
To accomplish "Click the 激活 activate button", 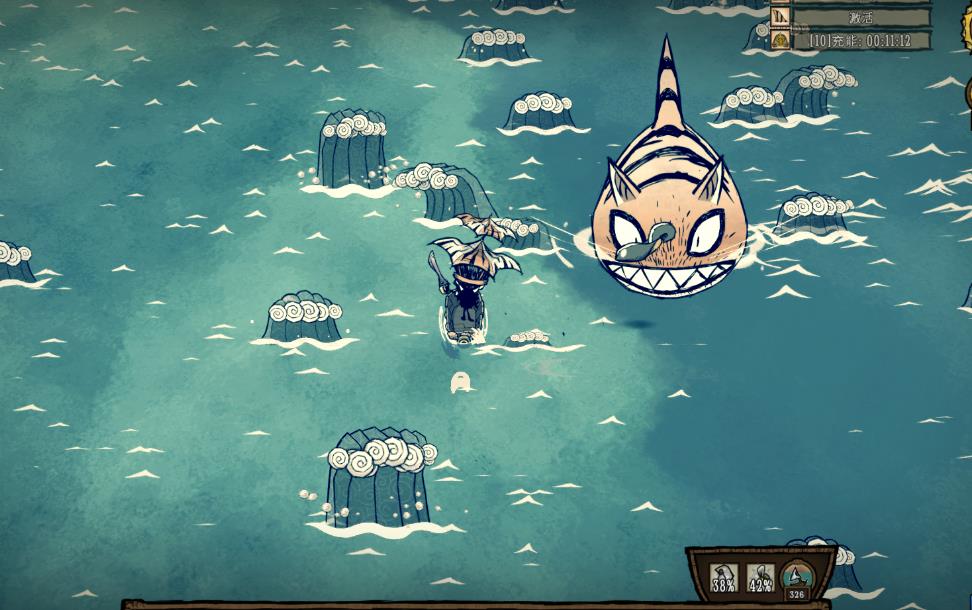I will coord(861,17).
